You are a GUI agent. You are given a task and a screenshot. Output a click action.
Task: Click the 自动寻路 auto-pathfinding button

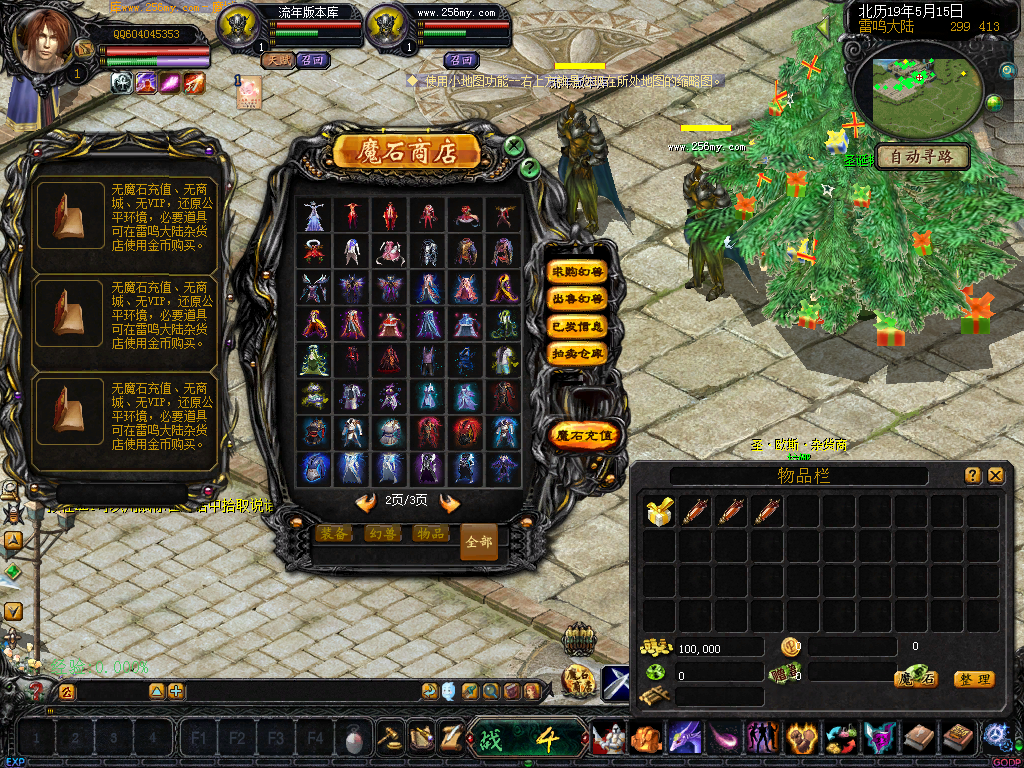(921, 156)
